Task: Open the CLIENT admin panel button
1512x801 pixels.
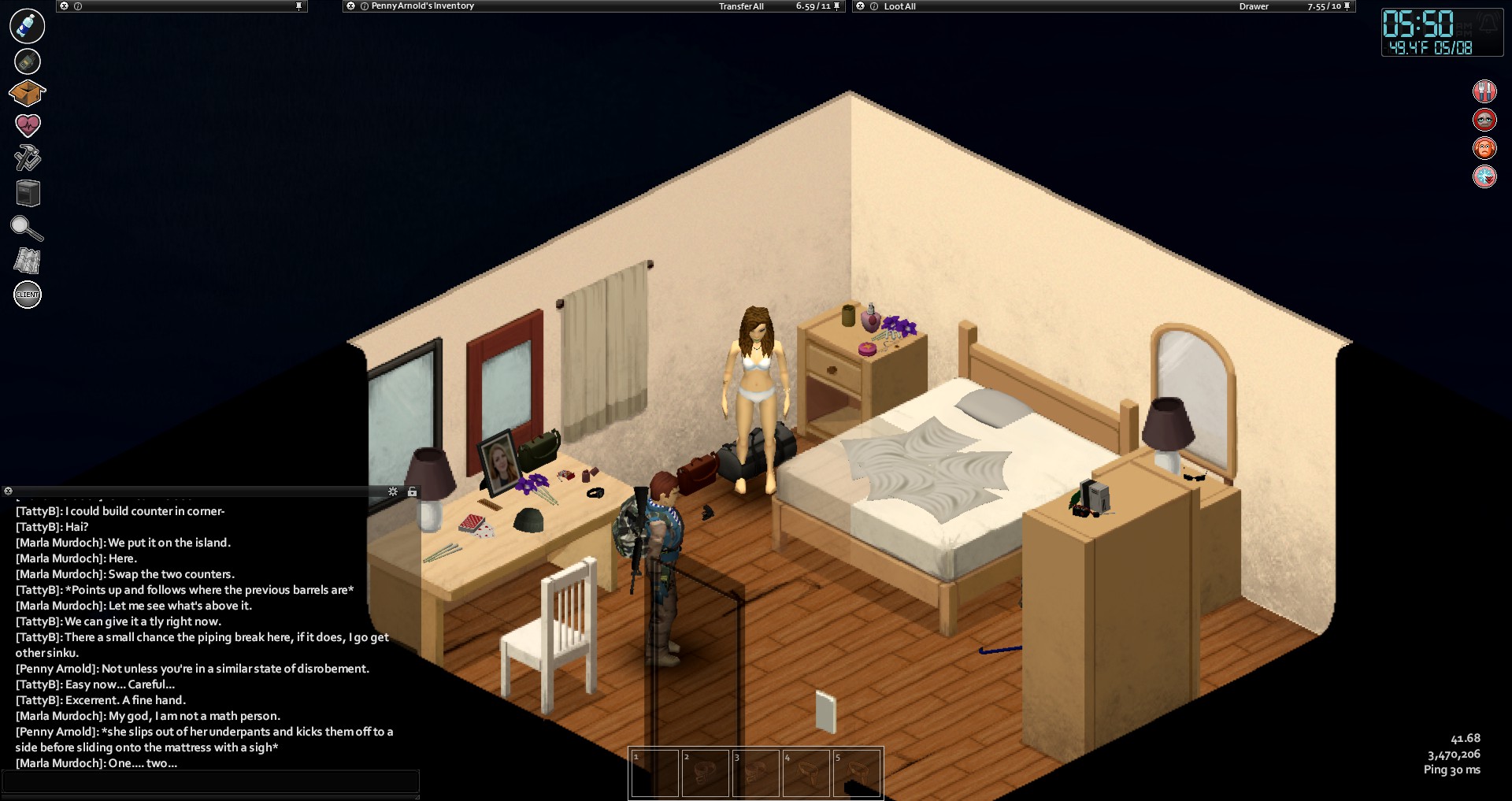Action: point(28,295)
